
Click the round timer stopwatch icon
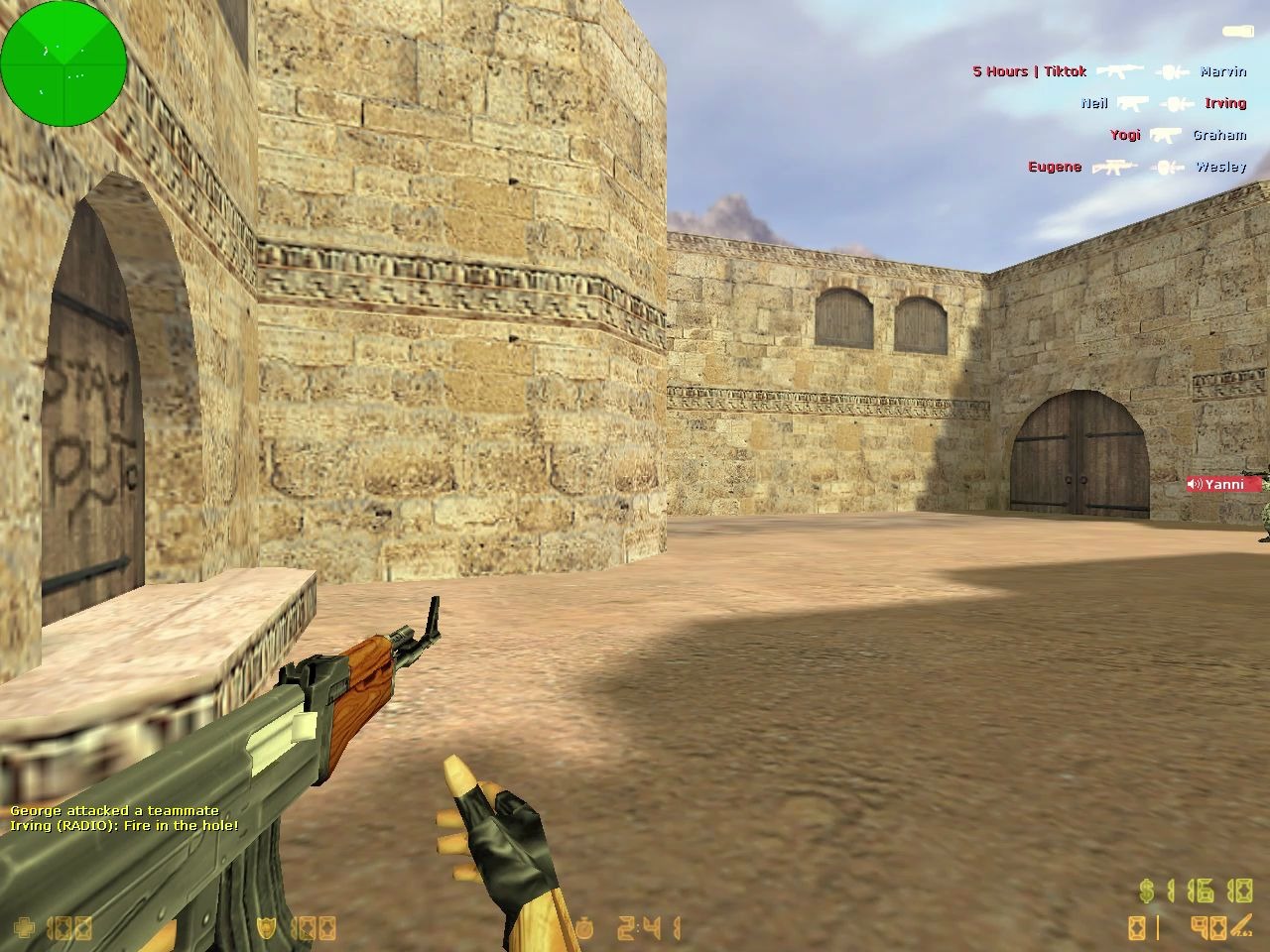[x=584, y=926]
